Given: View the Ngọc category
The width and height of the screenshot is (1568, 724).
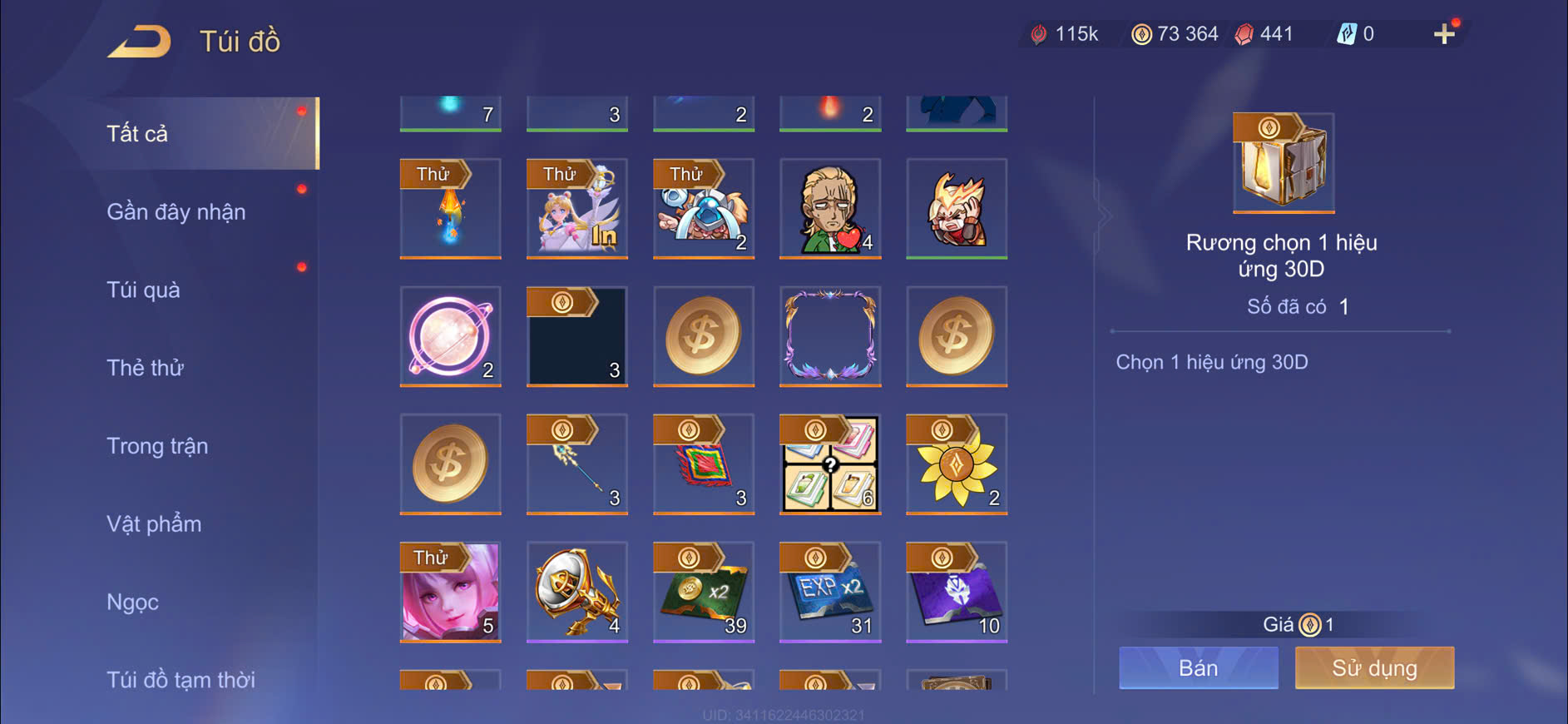Looking at the screenshot, I should pyautogui.click(x=132, y=602).
